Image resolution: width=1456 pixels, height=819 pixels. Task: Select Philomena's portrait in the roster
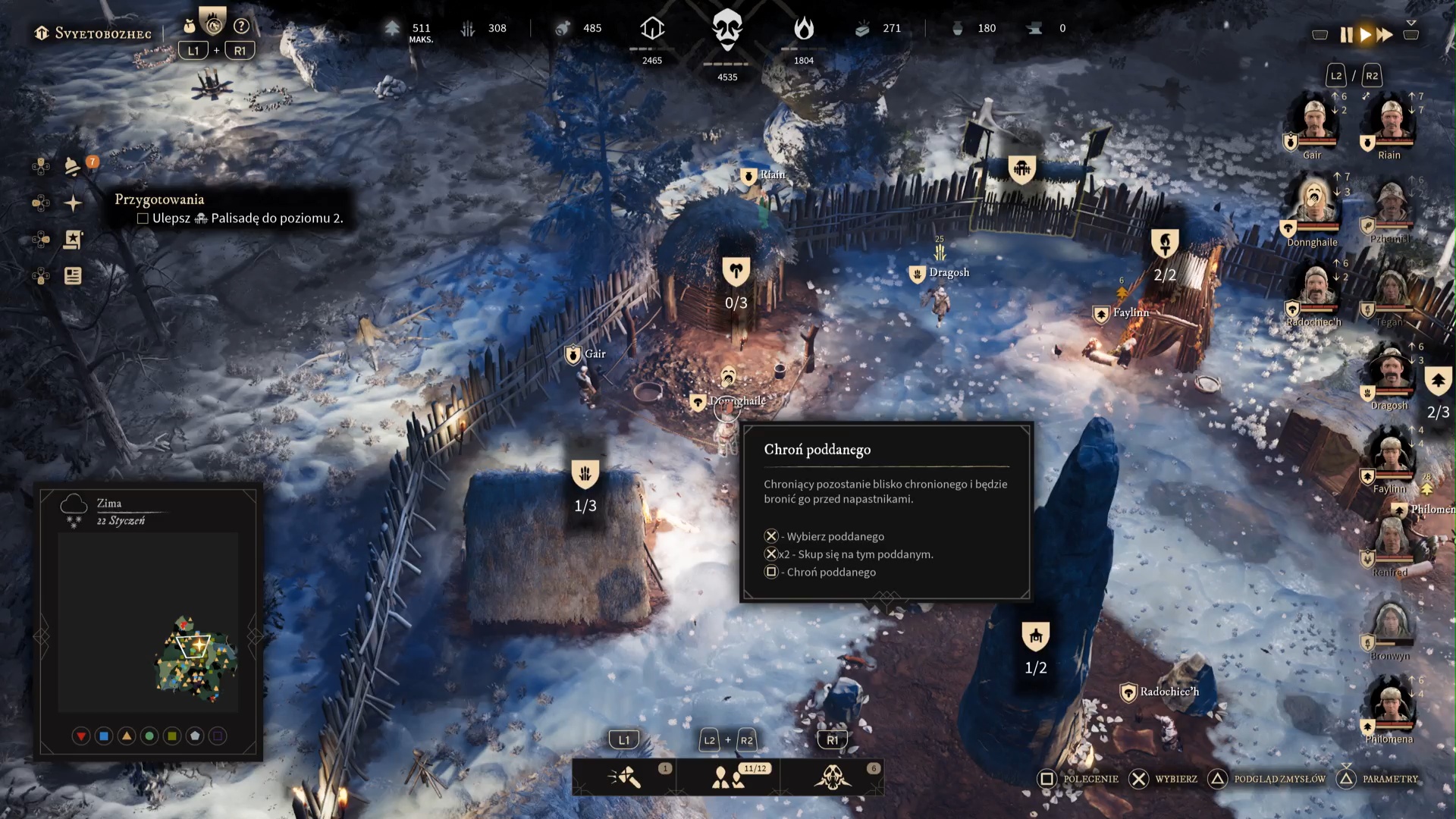(1390, 705)
